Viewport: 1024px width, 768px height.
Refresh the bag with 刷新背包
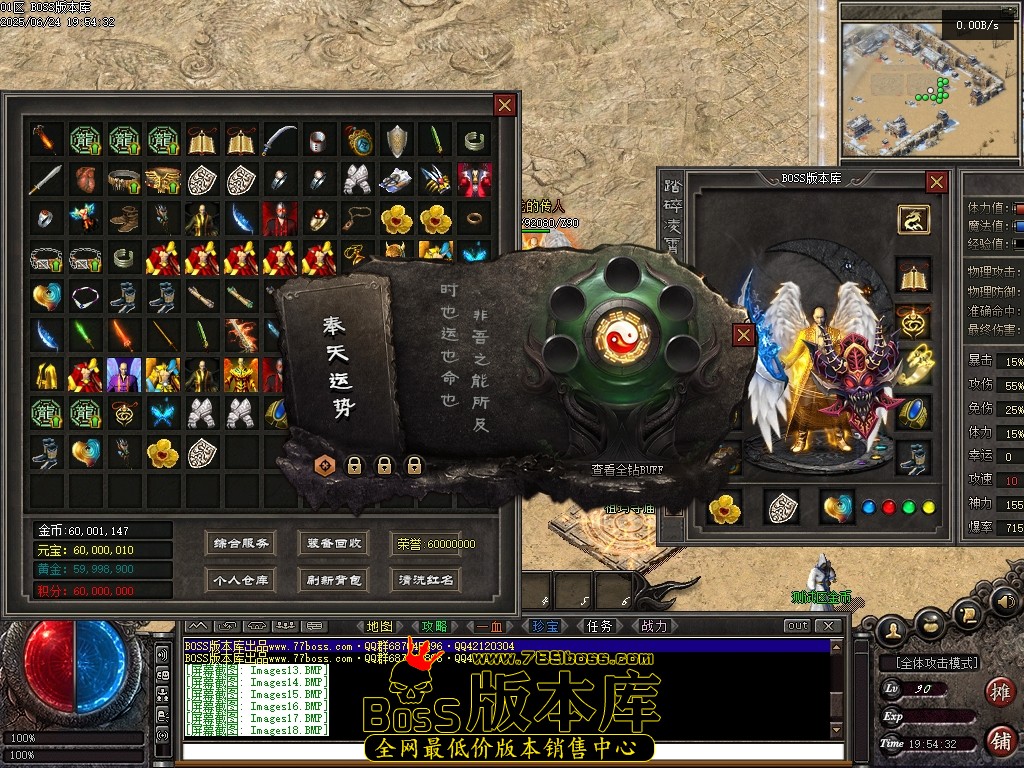coord(334,579)
